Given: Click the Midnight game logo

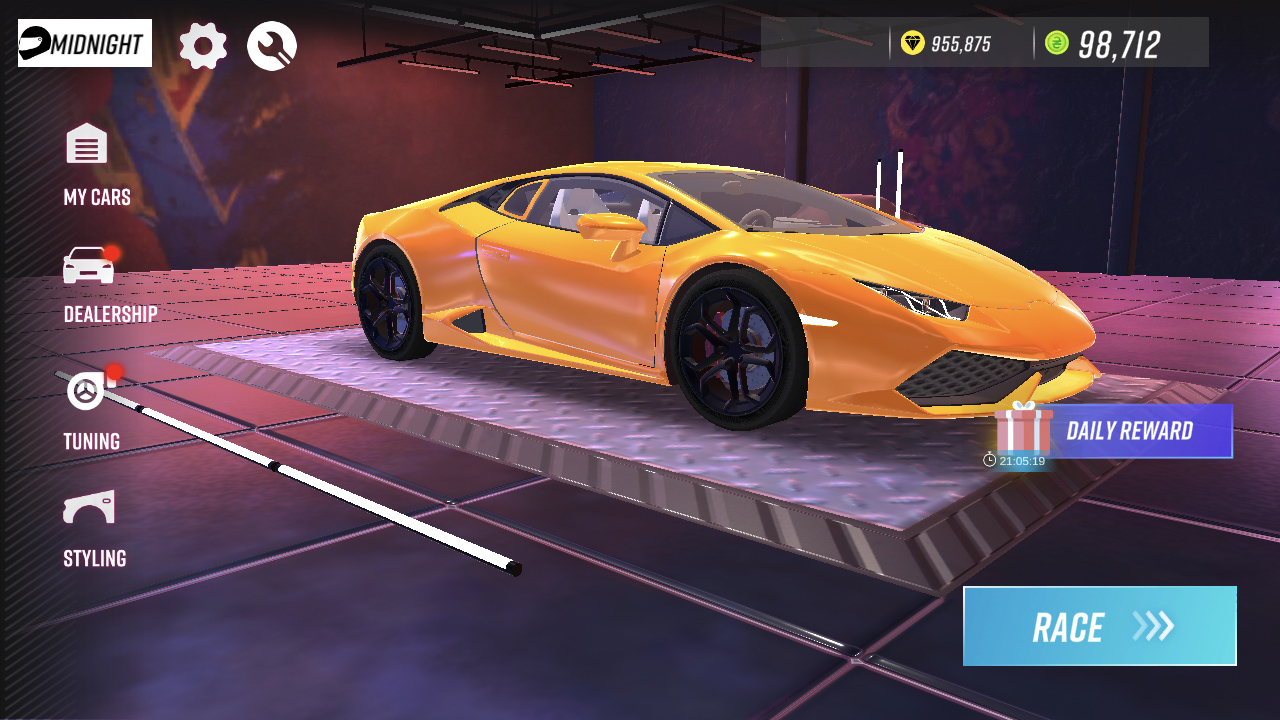Looking at the screenshot, I should 83,42.
